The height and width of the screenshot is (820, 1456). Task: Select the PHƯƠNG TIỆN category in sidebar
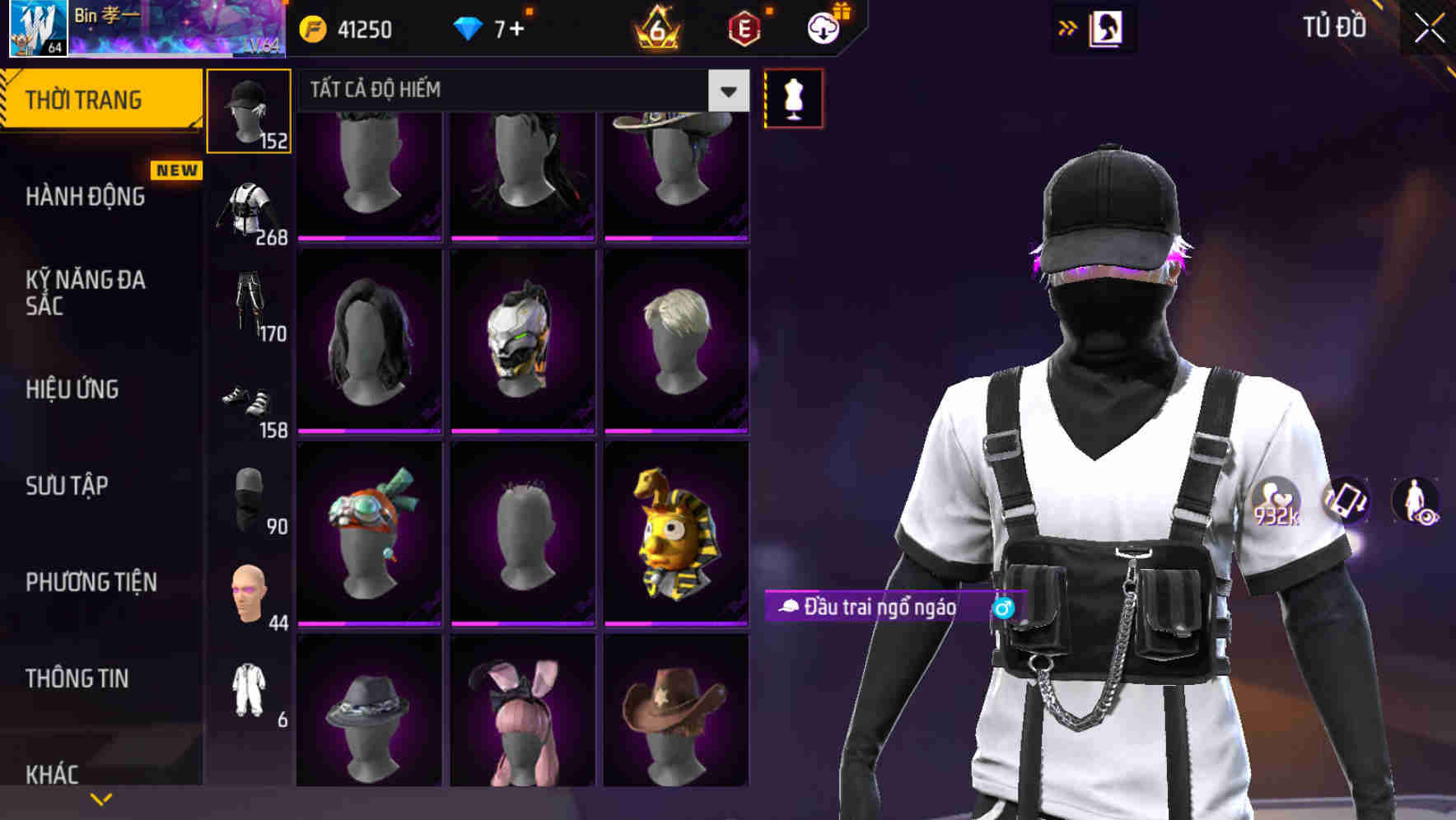click(x=91, y=581)
